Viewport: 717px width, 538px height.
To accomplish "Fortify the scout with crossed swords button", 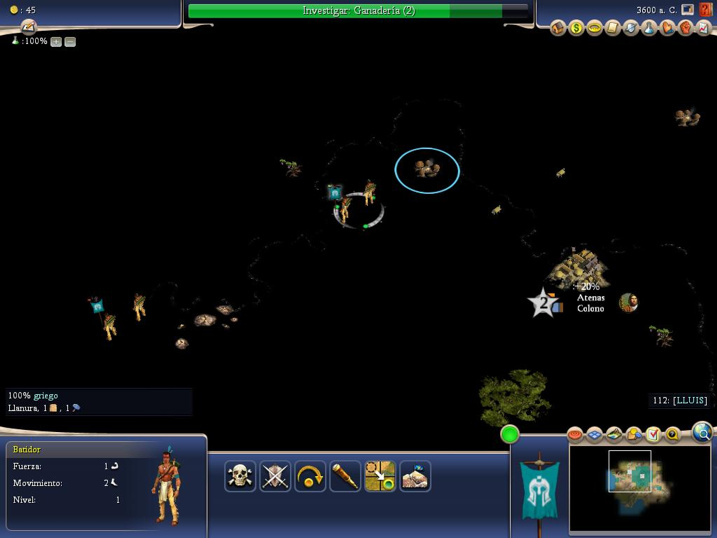I will coord(275,476).
